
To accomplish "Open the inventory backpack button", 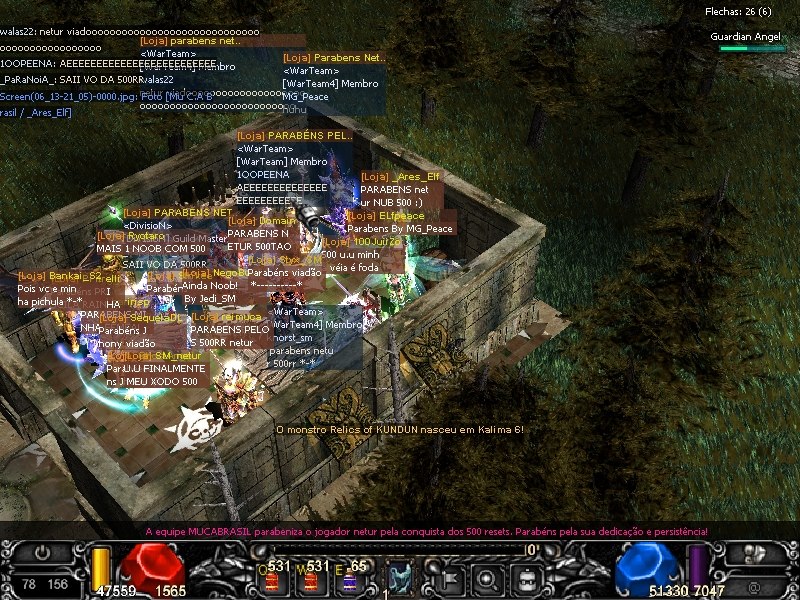I will 524,577.
